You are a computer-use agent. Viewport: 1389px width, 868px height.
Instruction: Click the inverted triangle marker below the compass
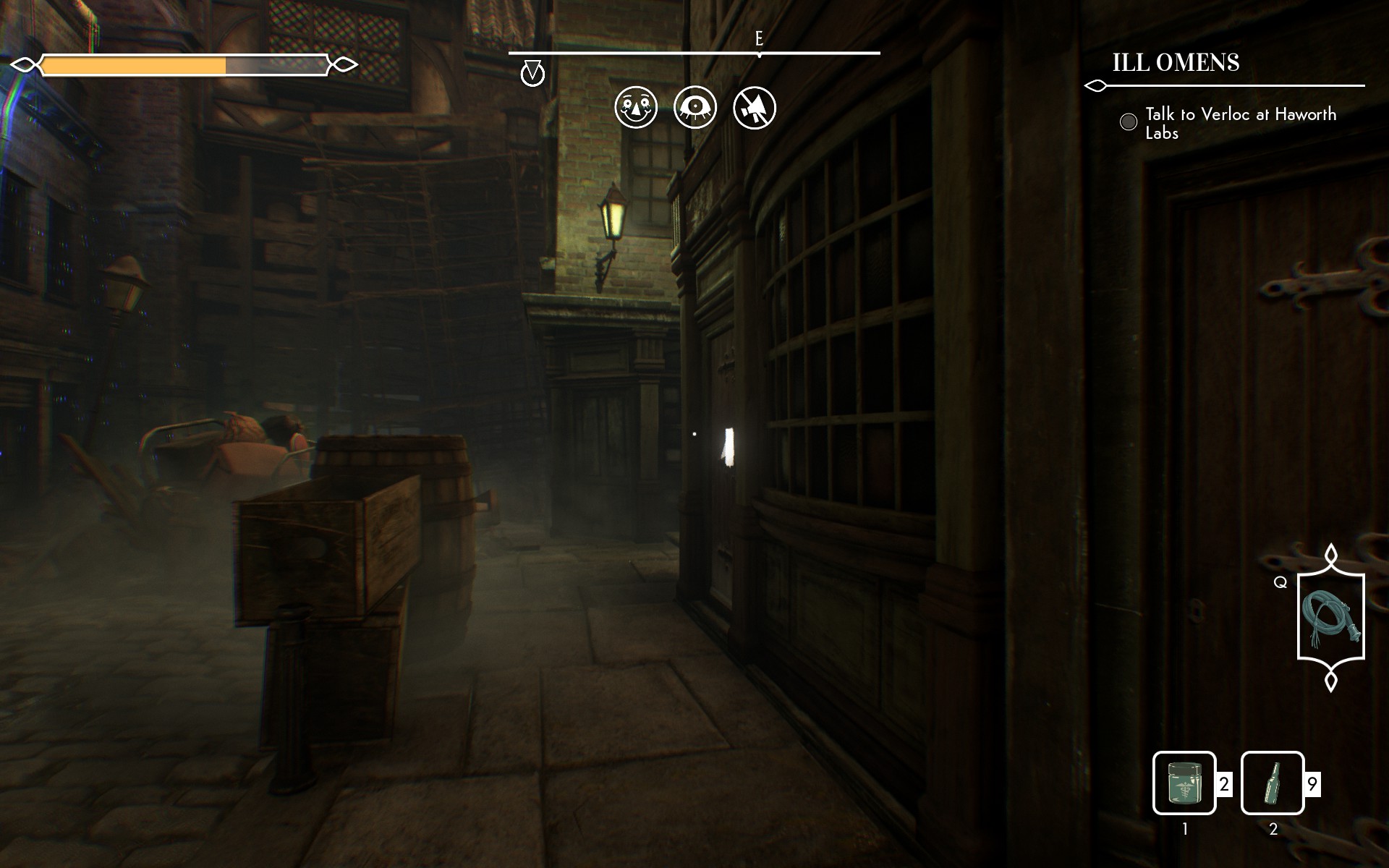click(x=533, y=72)
